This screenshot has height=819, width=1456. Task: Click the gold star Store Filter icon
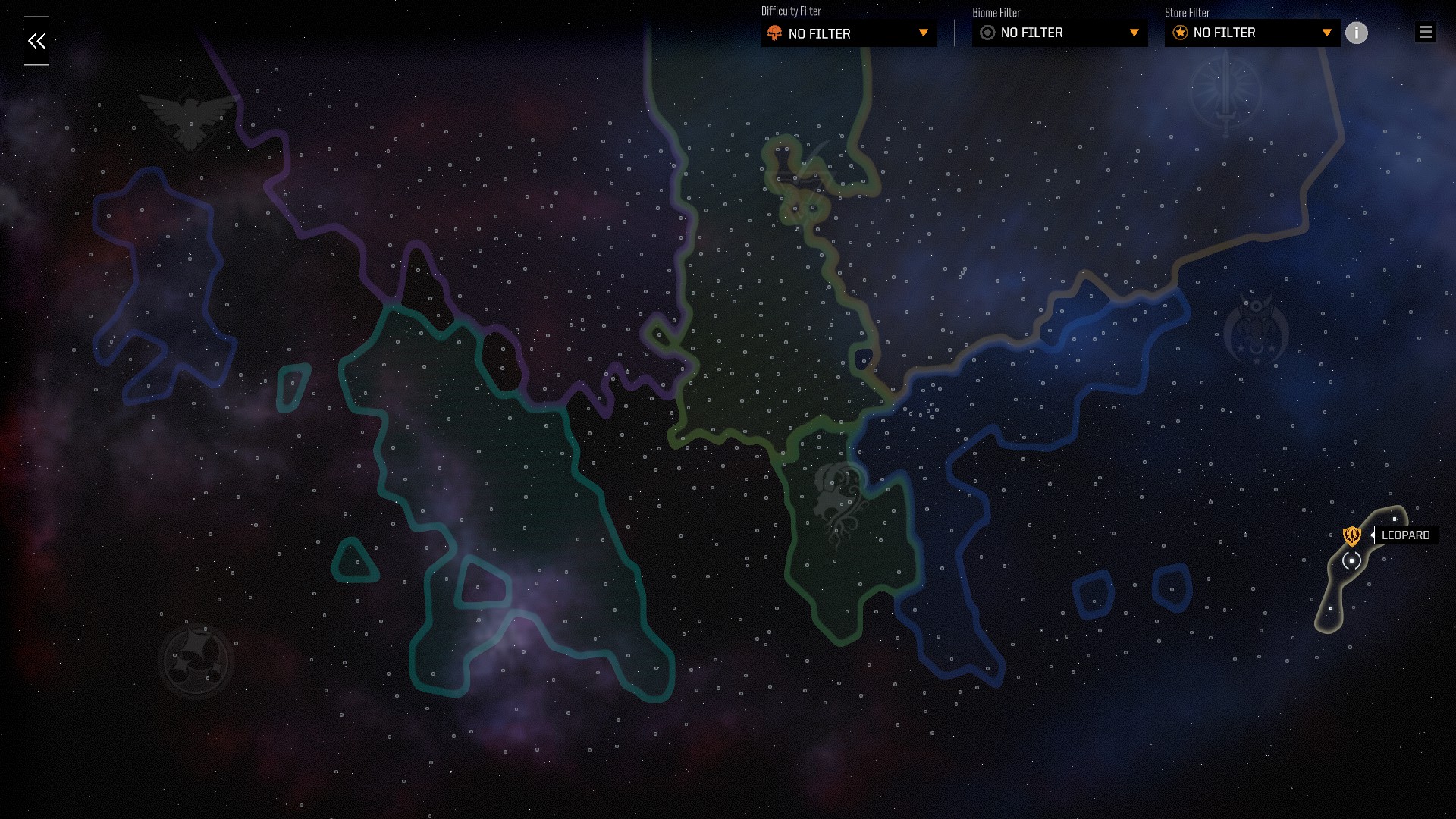pyautogui.click(x=1179, y=33)
